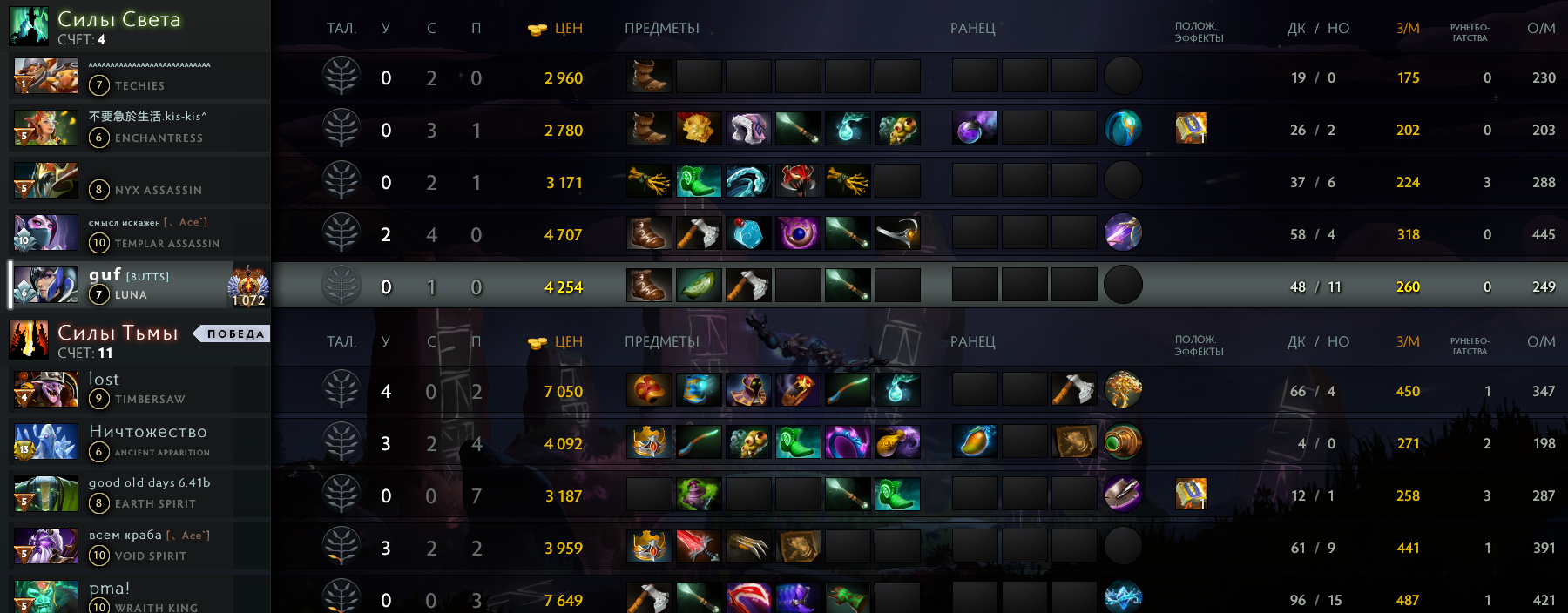
Task: Show Luna's talent tree icon
Action: [341, 286]
